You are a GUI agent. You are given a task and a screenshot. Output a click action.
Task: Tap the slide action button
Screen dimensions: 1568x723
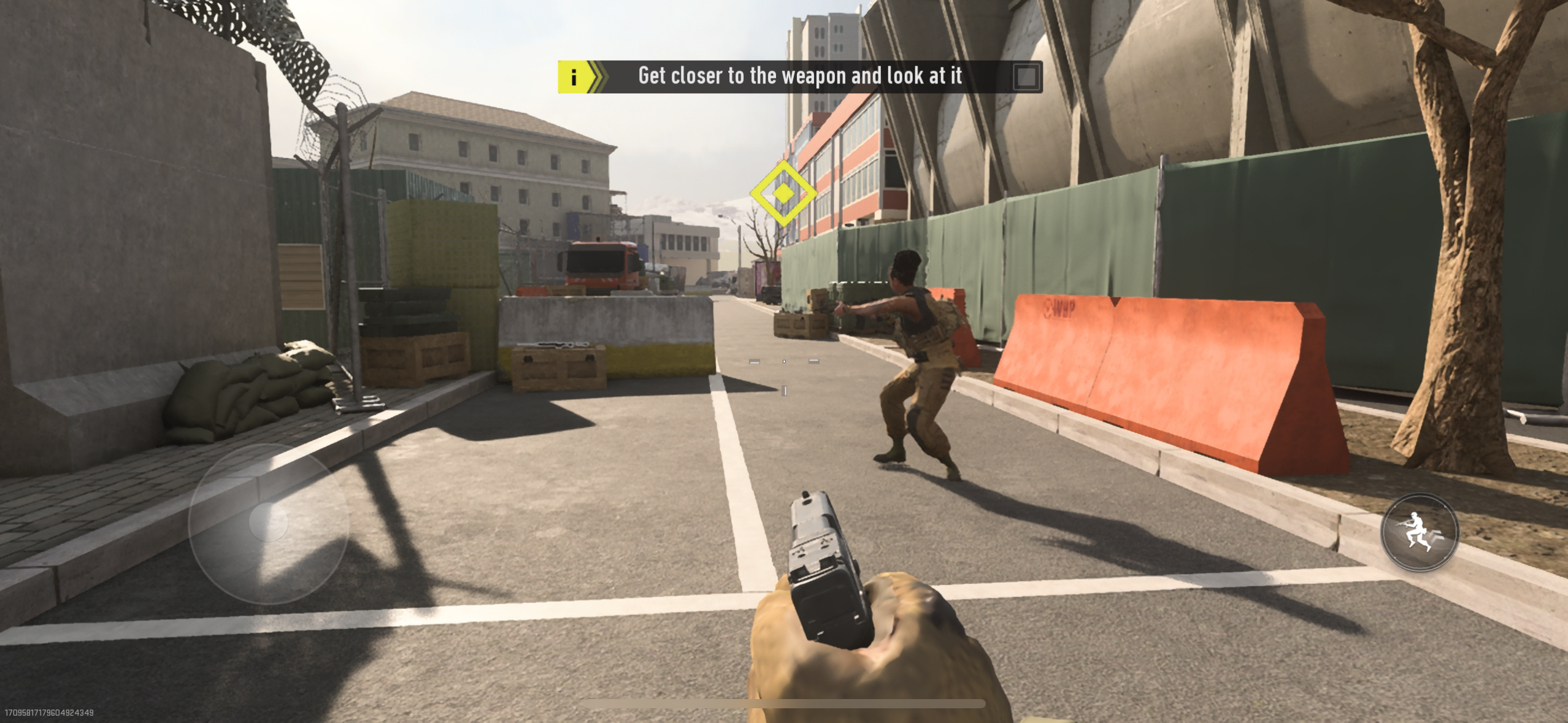1419,532
